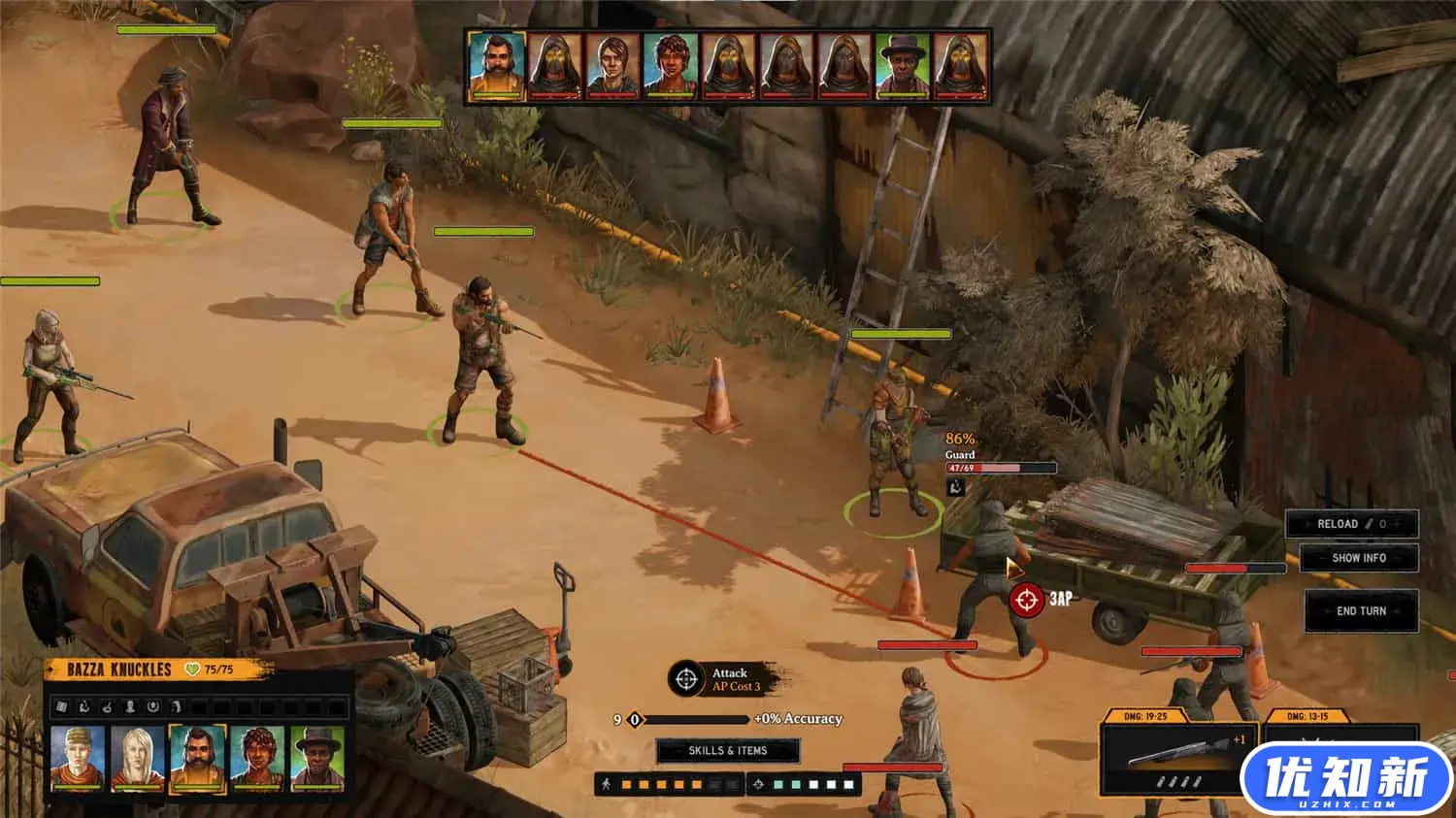The width and height of the screenshot is (1456, 818).
Task: Adjust the accuracy aim slider
Action: pyautogui.click(x=636, y=719)
